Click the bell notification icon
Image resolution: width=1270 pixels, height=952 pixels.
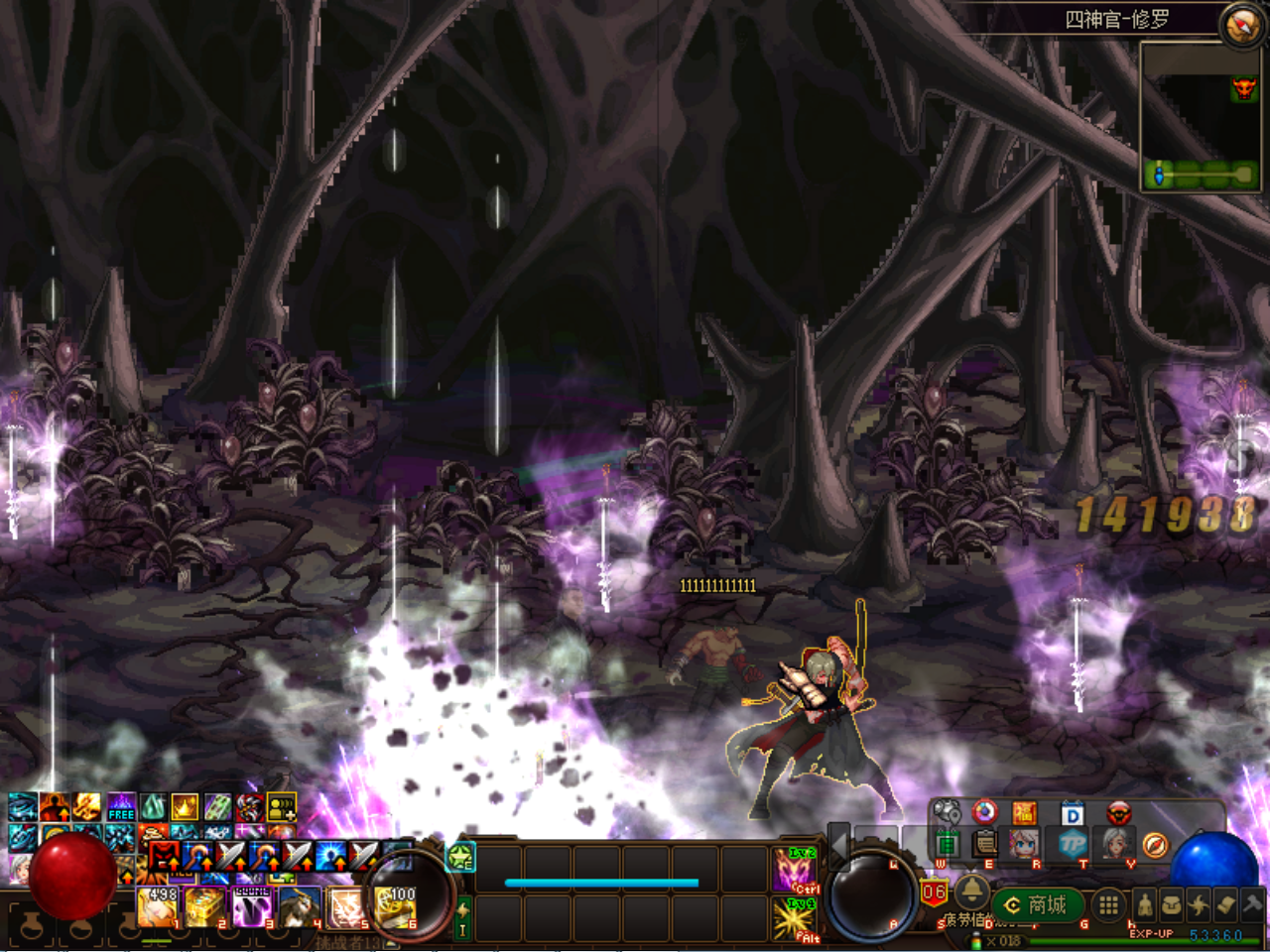click(x=971, y=889)
